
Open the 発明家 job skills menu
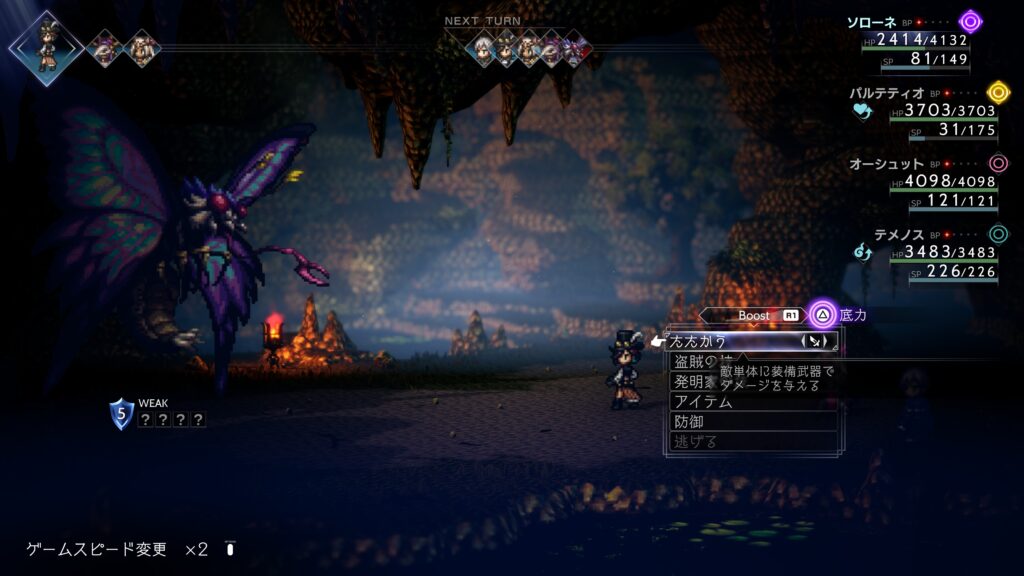[x=692, y=382]
